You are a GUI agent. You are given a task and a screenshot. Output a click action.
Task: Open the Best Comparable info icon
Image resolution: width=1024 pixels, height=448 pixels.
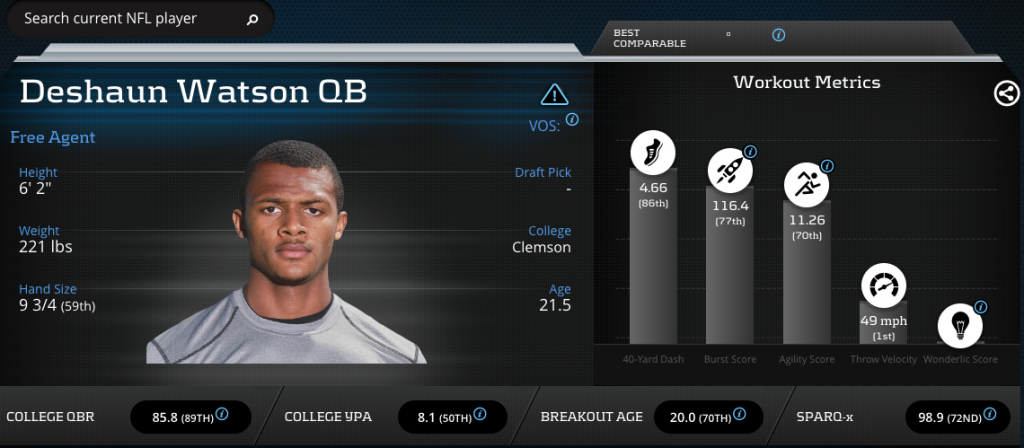779,35
